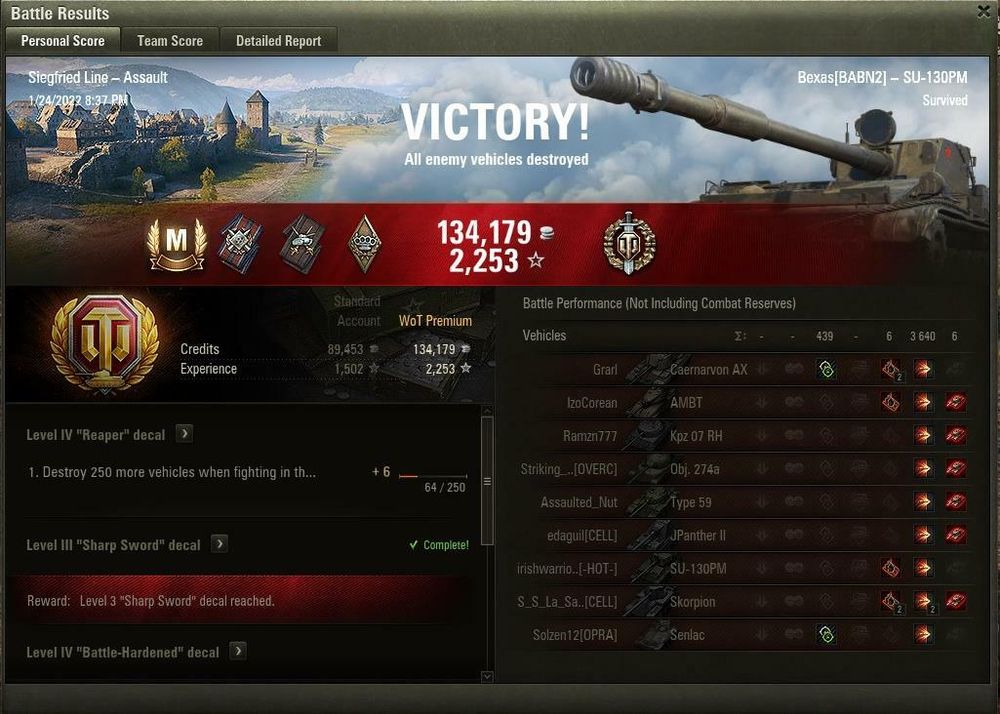Viewport: 1000px width, 714px height.
Task: Choose the Ramzn777 Kpz 07 RH row
Action: (x=698, y=436)
